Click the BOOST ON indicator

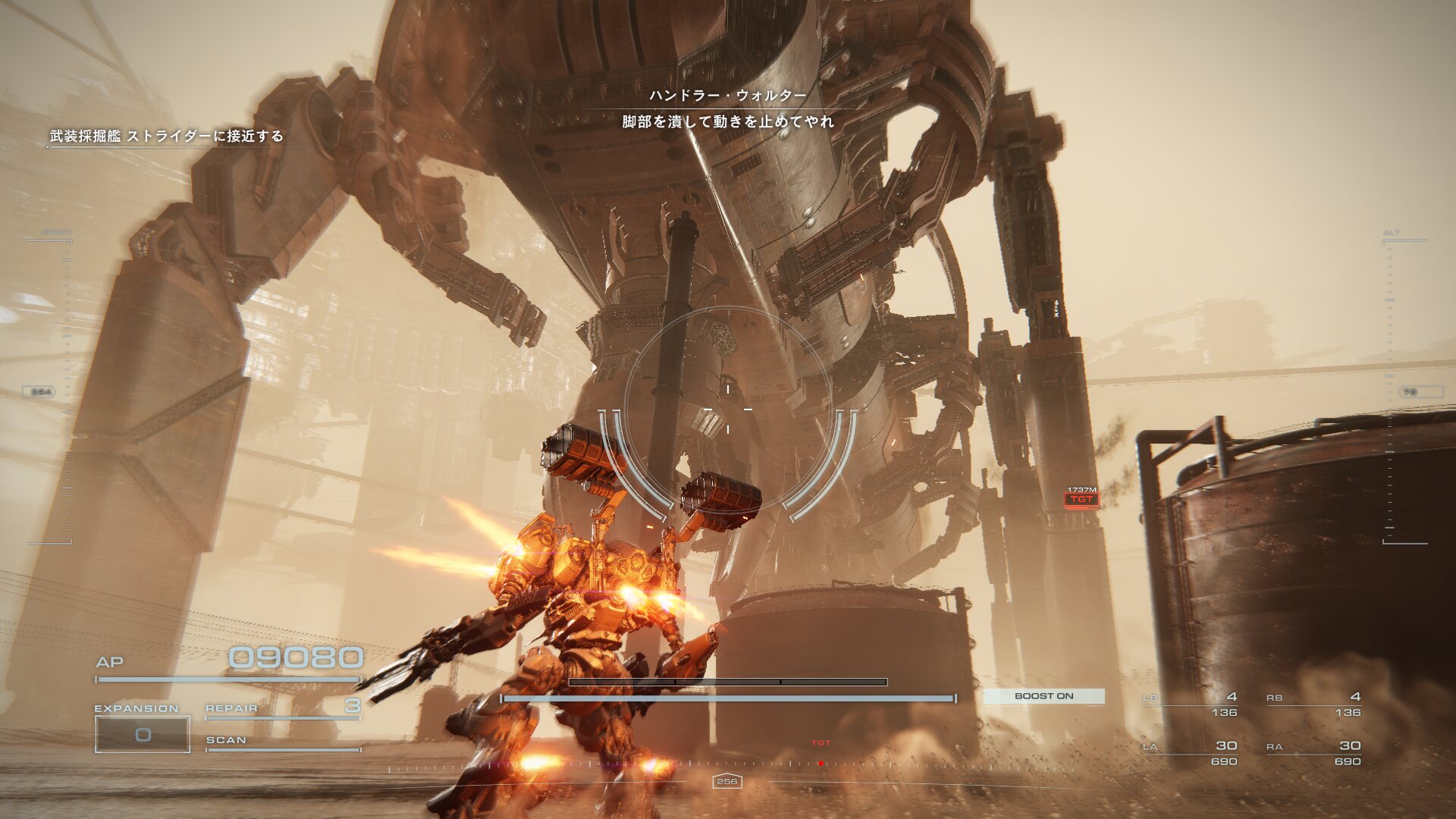(1043, 696)
